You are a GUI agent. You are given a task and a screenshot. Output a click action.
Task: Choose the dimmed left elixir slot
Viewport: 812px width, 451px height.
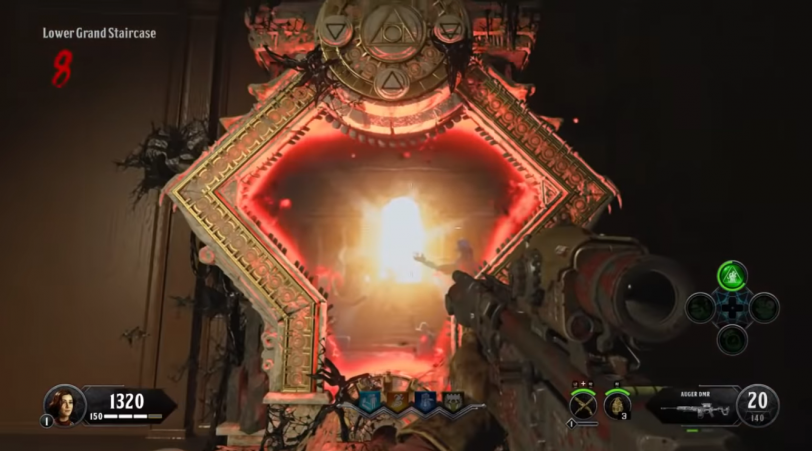(700, 307)
